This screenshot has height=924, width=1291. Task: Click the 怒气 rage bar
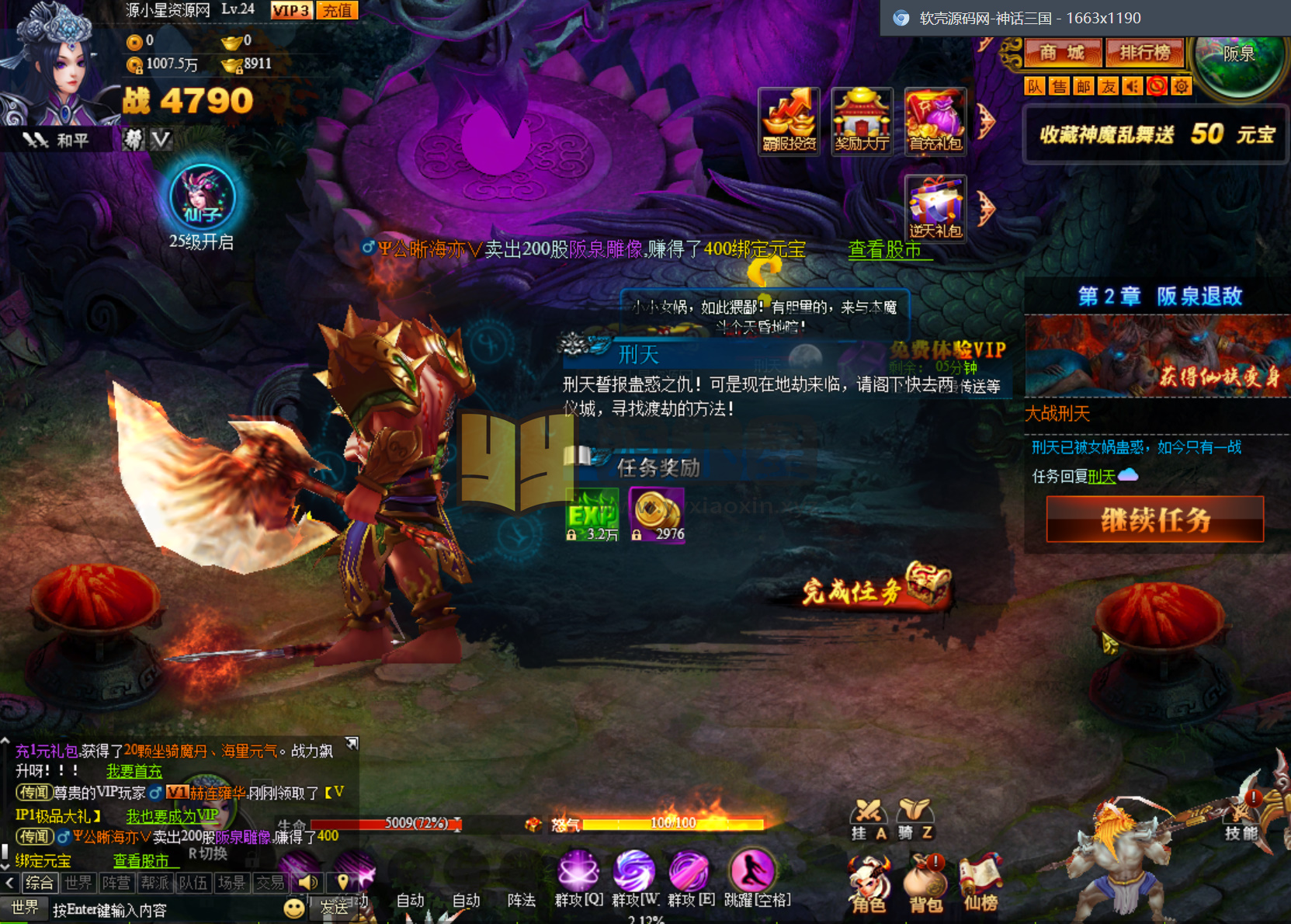[672, 825]
